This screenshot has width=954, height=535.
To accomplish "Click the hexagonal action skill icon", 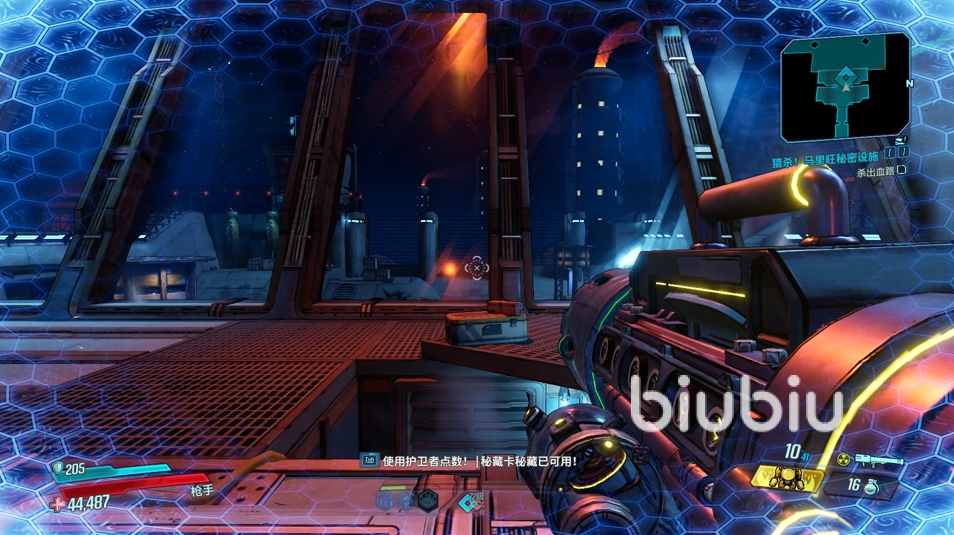I will (x=428, y=501).
